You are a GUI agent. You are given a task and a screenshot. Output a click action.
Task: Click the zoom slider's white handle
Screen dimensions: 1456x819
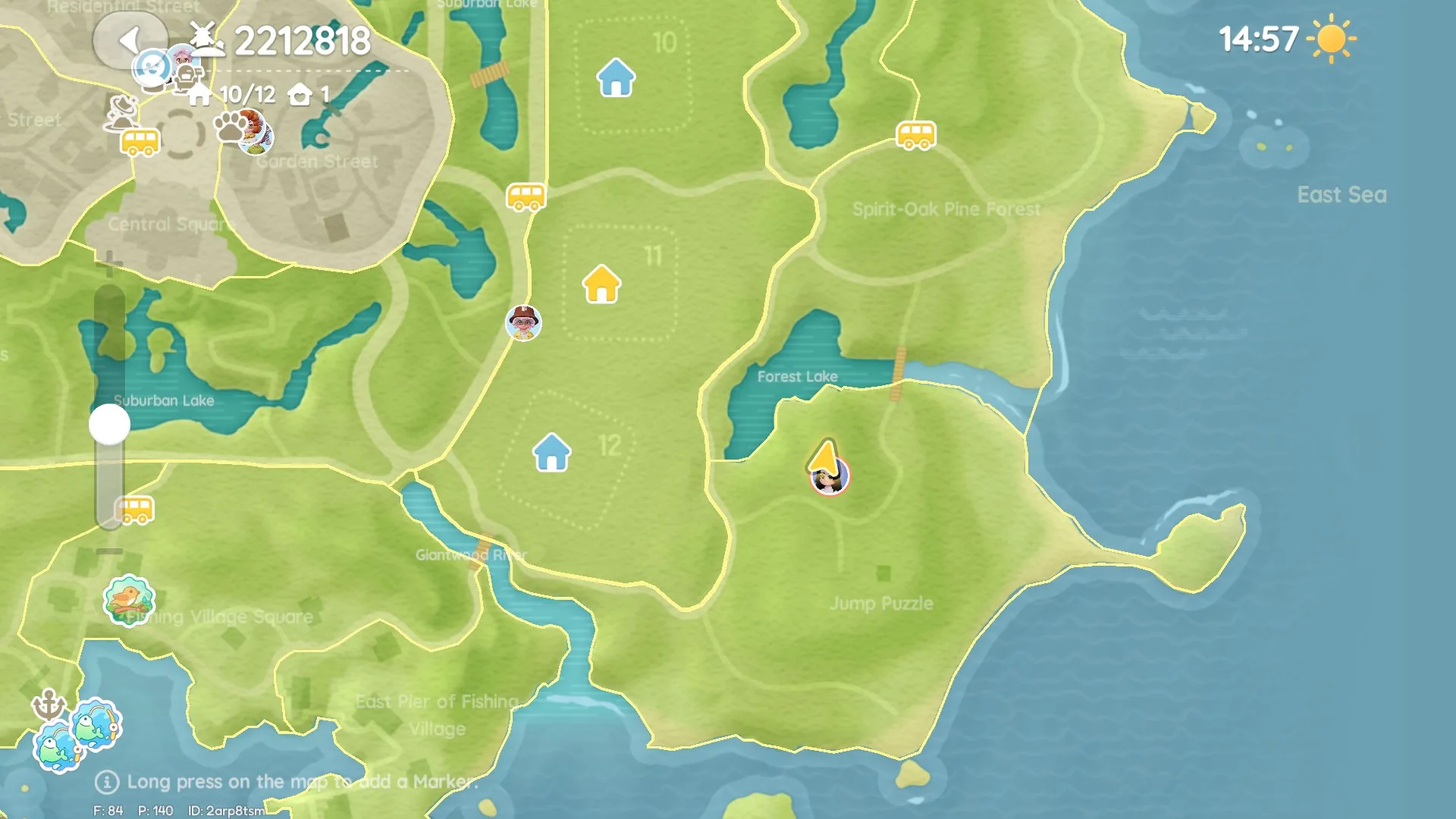click(x=110, y=425)
